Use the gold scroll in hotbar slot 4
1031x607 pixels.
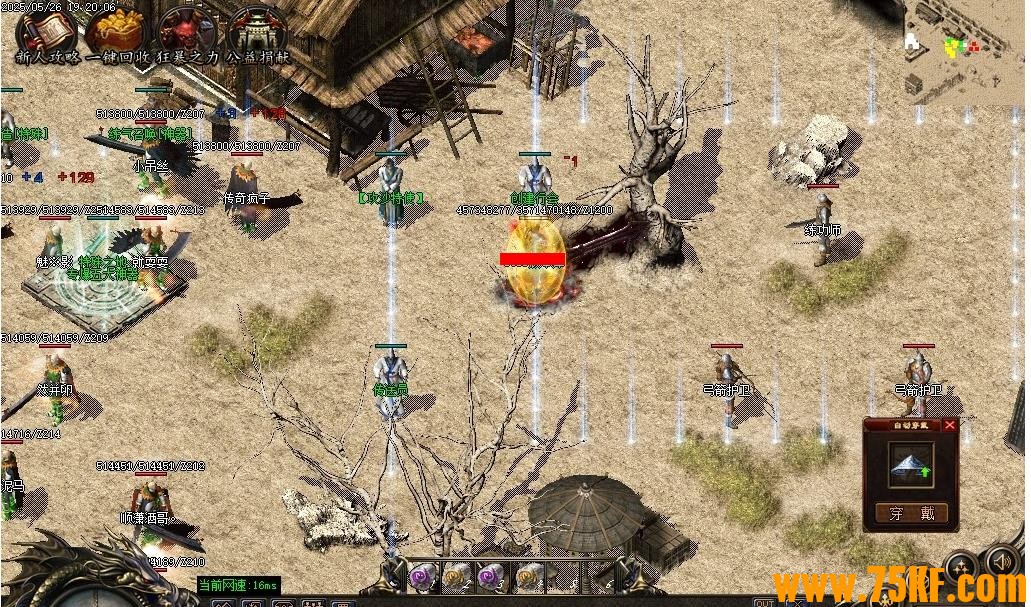point(528,575)
